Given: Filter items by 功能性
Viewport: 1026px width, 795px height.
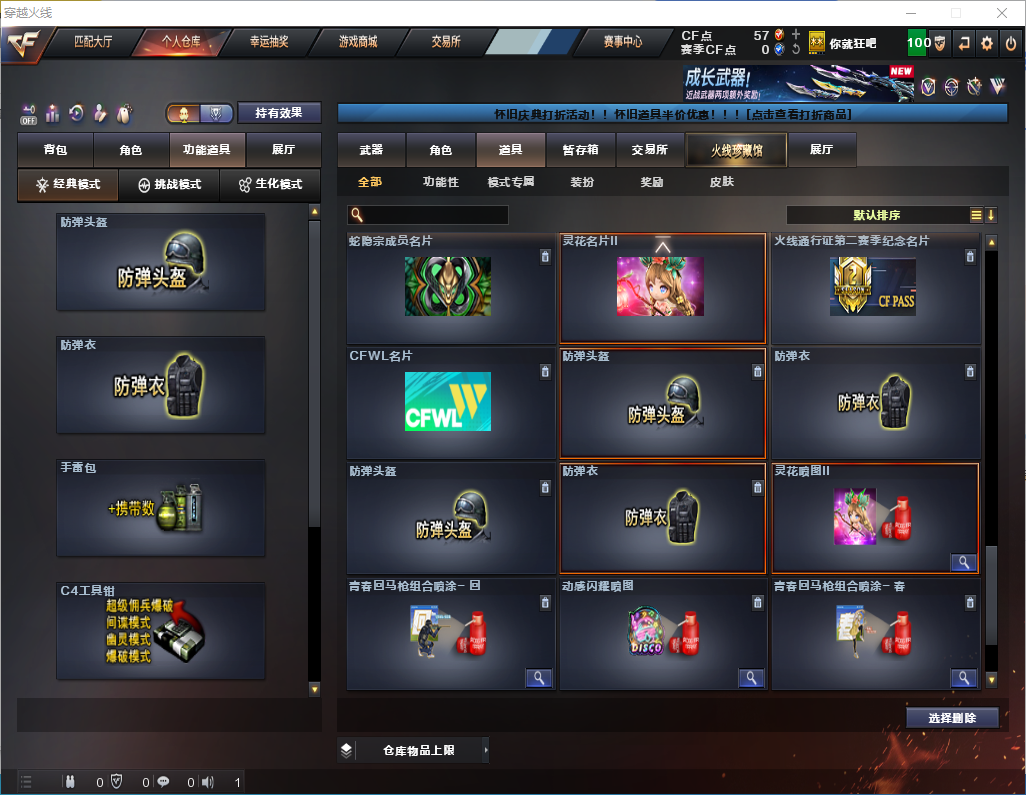Looking at the screenshot, I should point(440,182).
